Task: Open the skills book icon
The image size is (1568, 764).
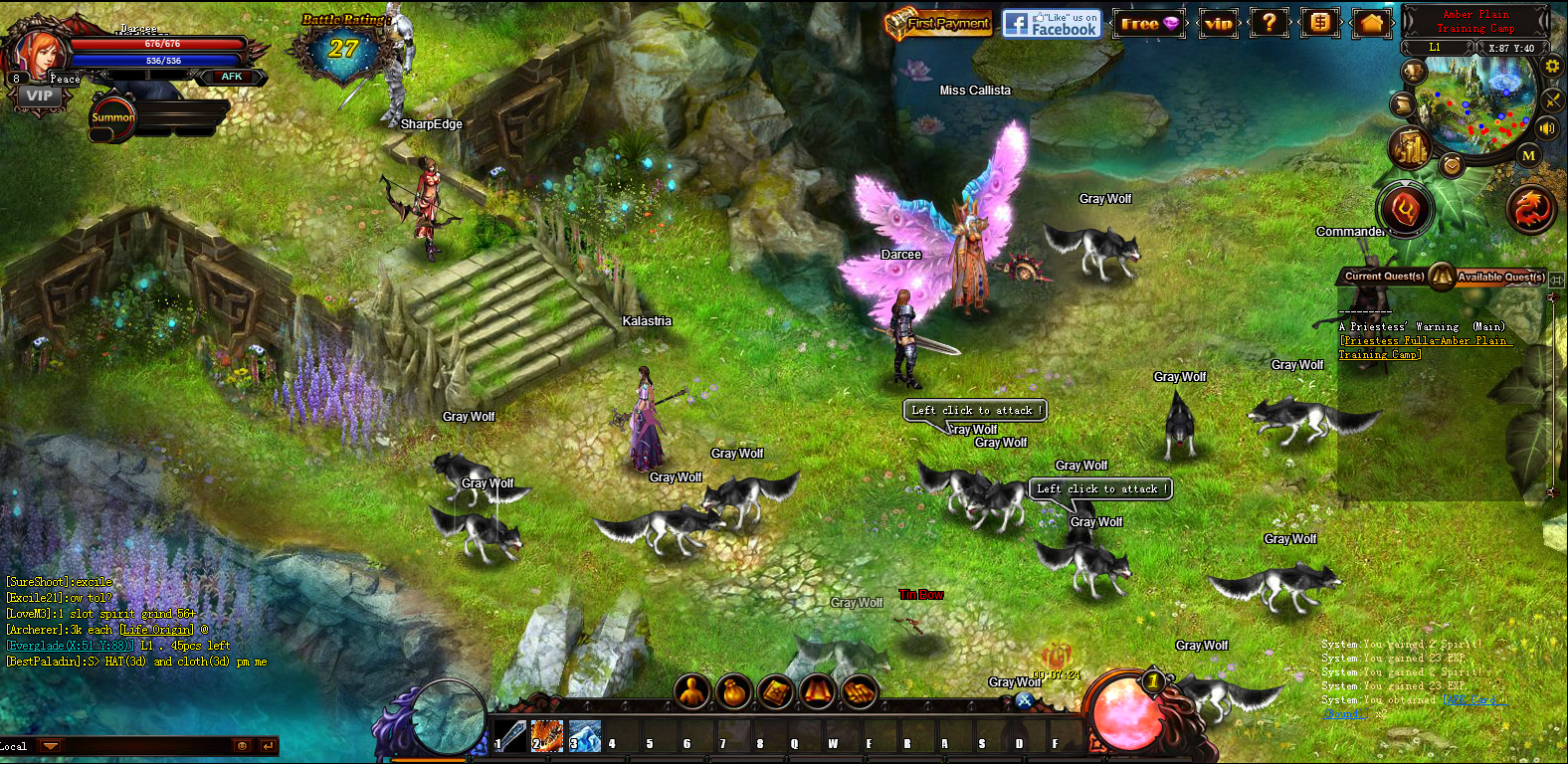Action: [x=777, y=691]
